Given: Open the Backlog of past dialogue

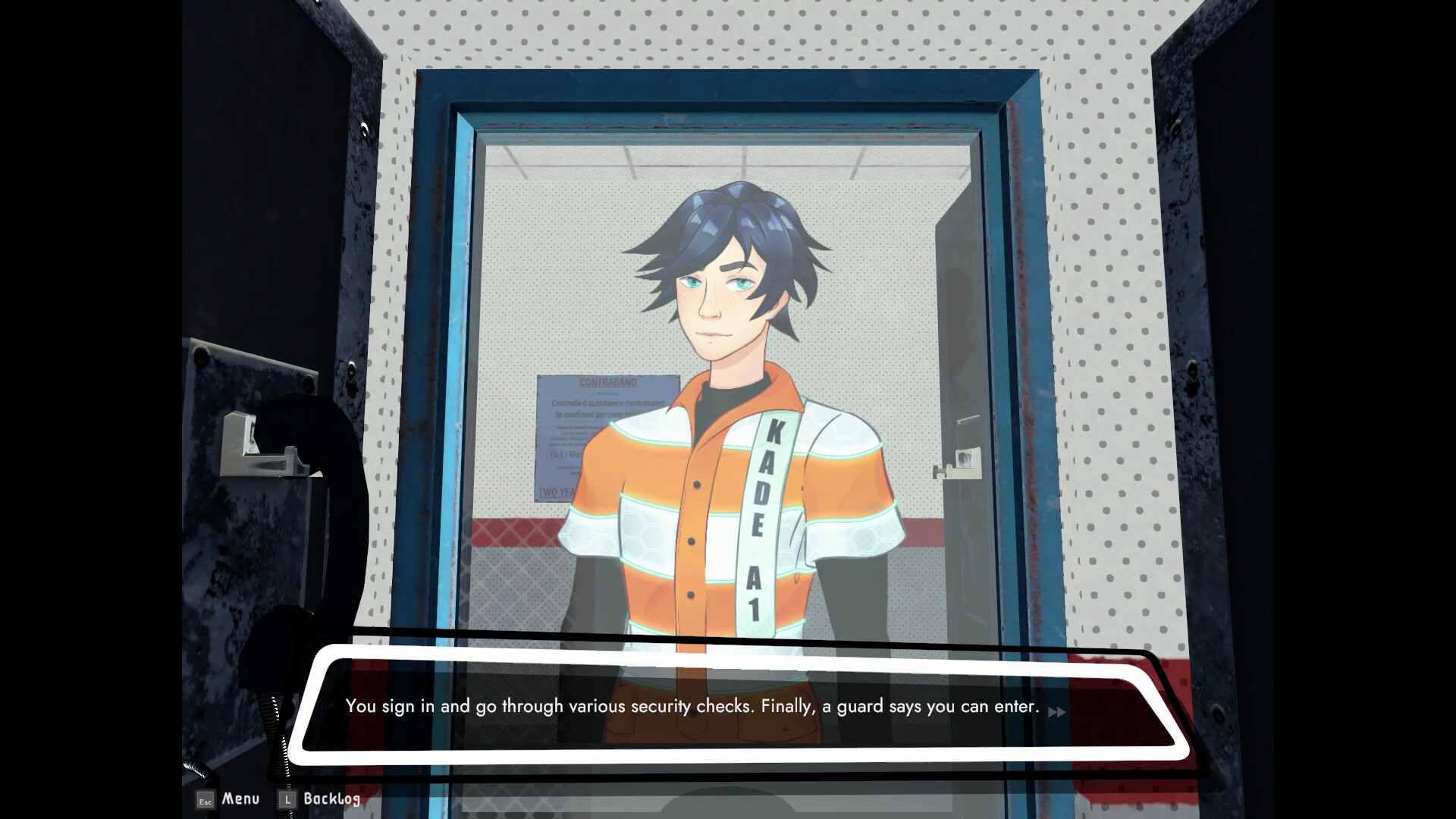Looking at the screenshot, I should click(332, 799).
